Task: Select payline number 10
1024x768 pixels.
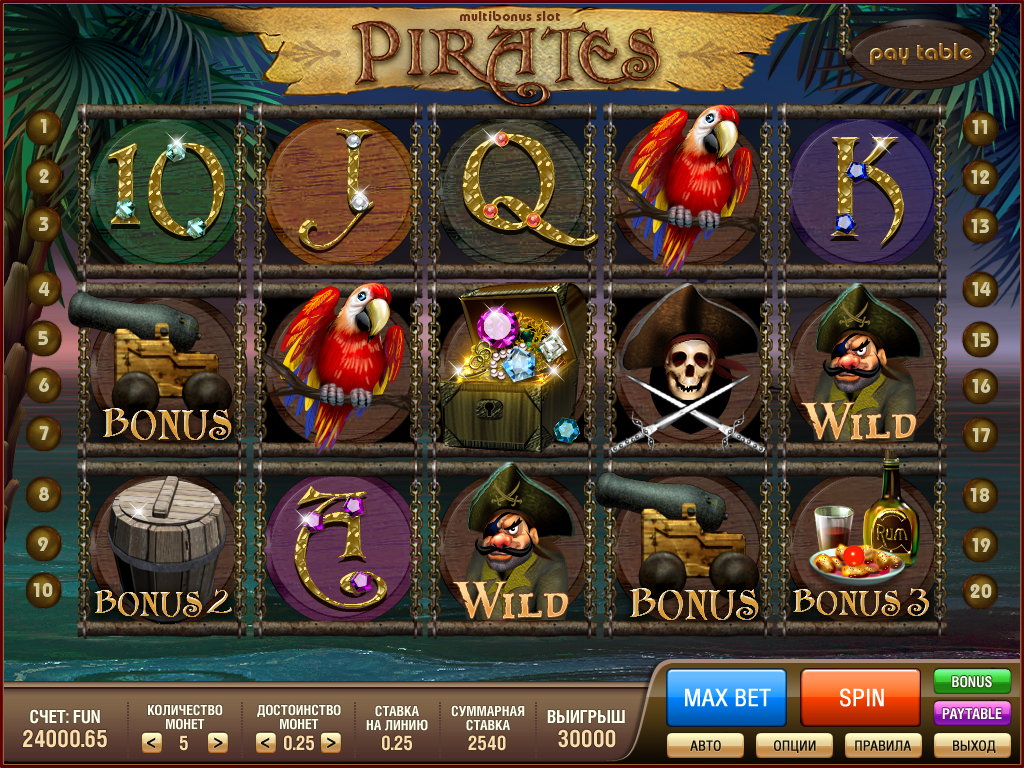Action: click(44, 589)
